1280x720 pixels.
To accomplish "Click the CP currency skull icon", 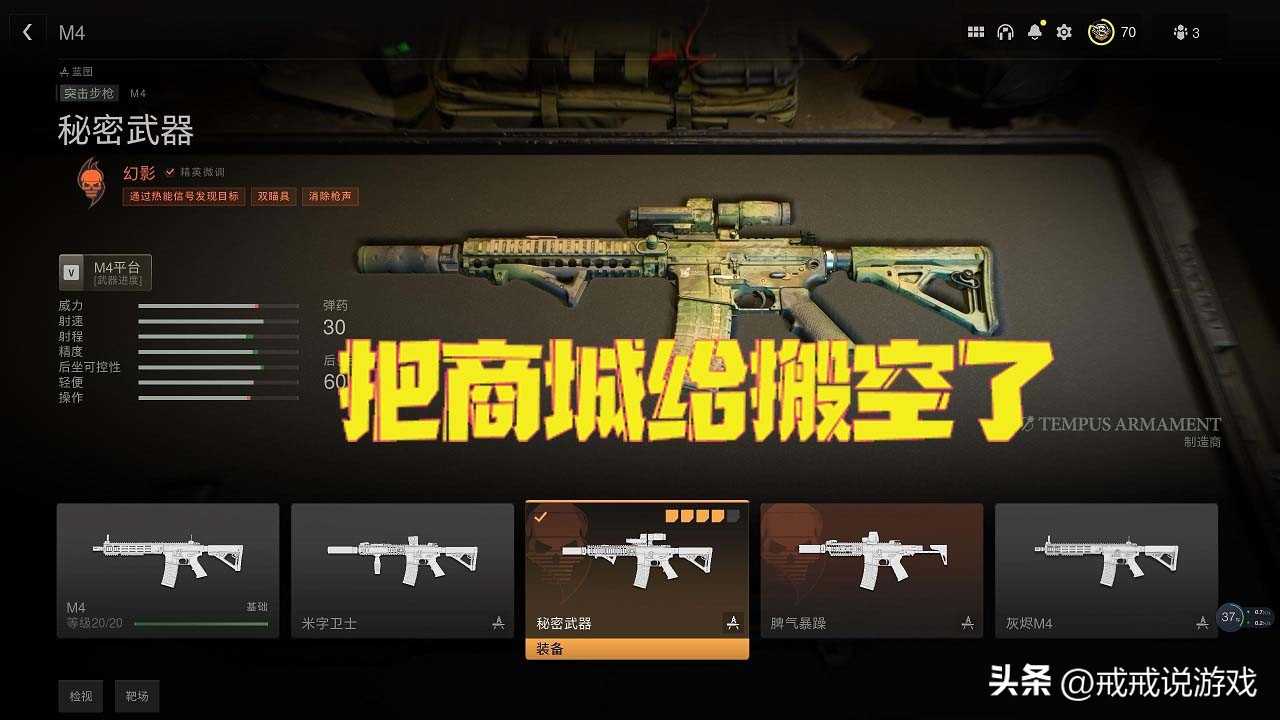I will tap(1100, 32).
